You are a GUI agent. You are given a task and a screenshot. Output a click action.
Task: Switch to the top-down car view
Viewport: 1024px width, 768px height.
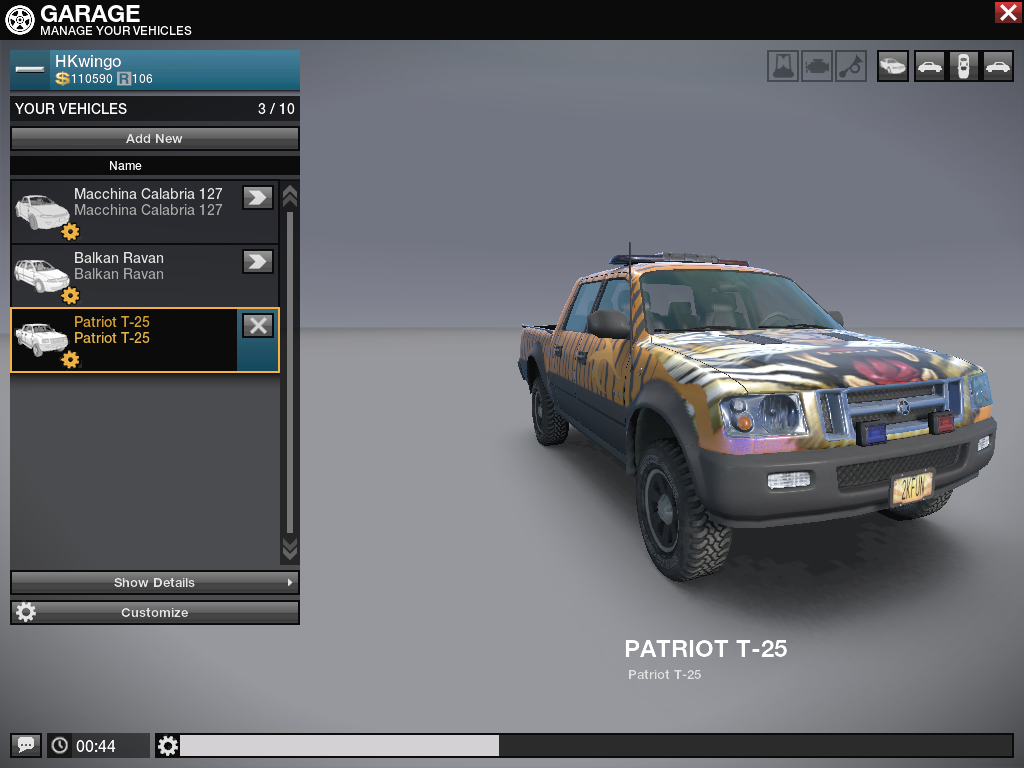click(963, 66)
